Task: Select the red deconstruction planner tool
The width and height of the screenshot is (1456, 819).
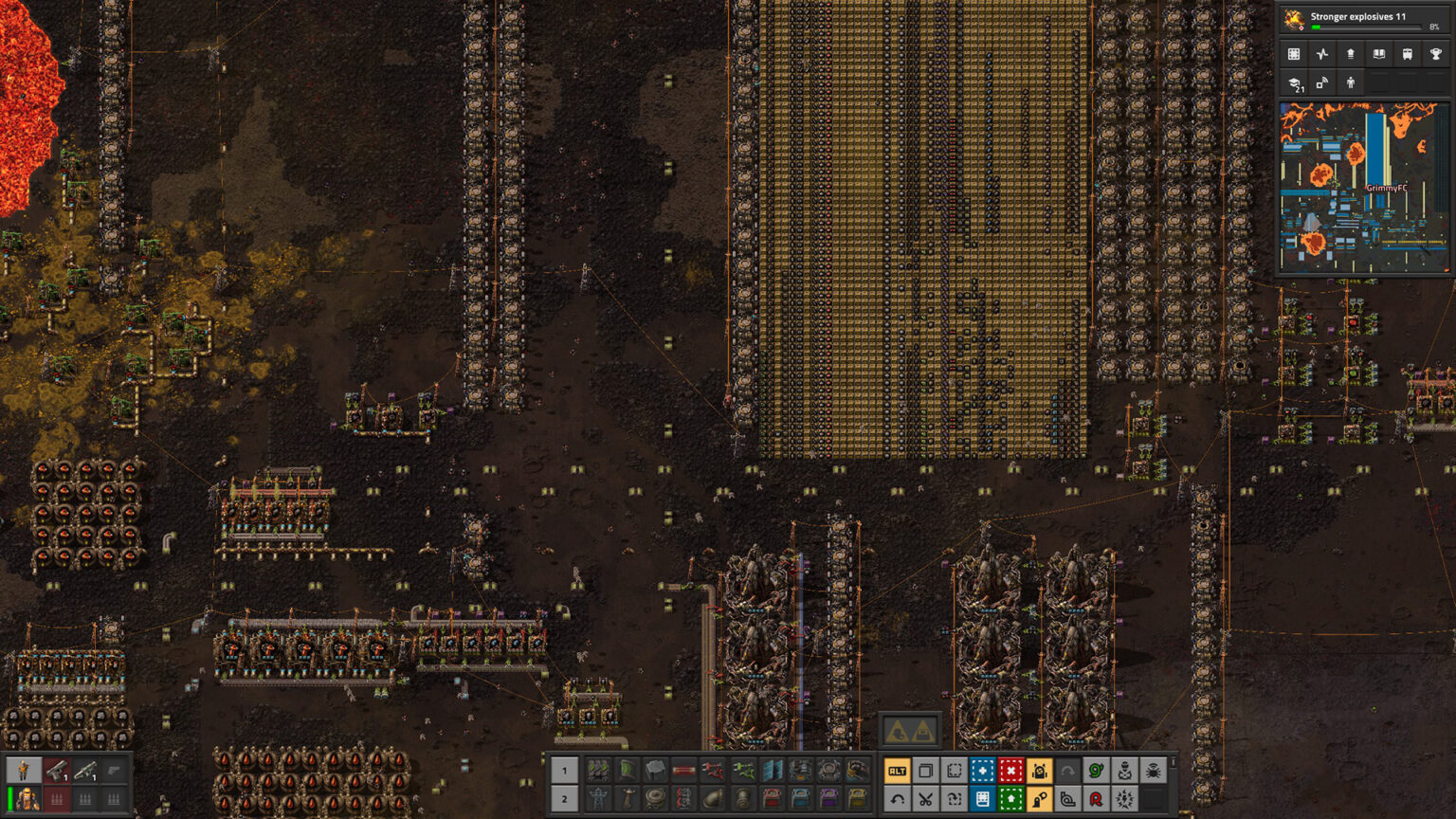Action: [1010, 771]
